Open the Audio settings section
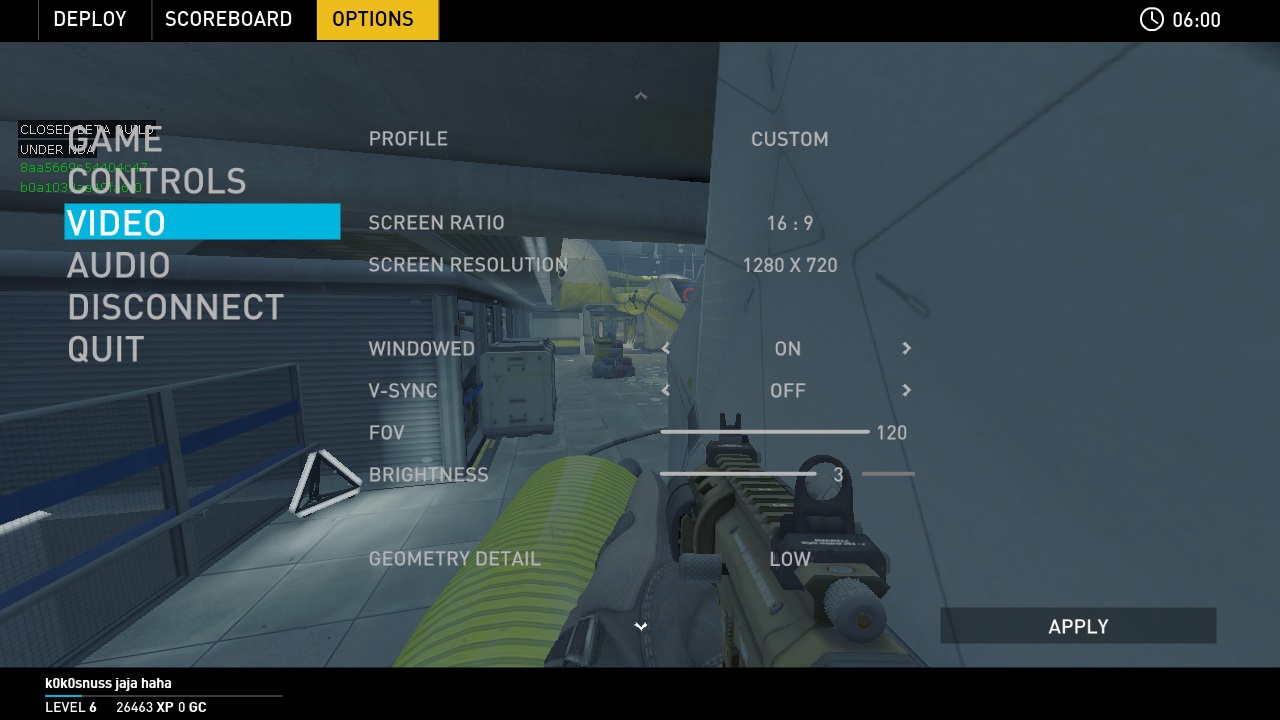The width and height of the screenshot is (1280, 720). click(x=118, y=265)
